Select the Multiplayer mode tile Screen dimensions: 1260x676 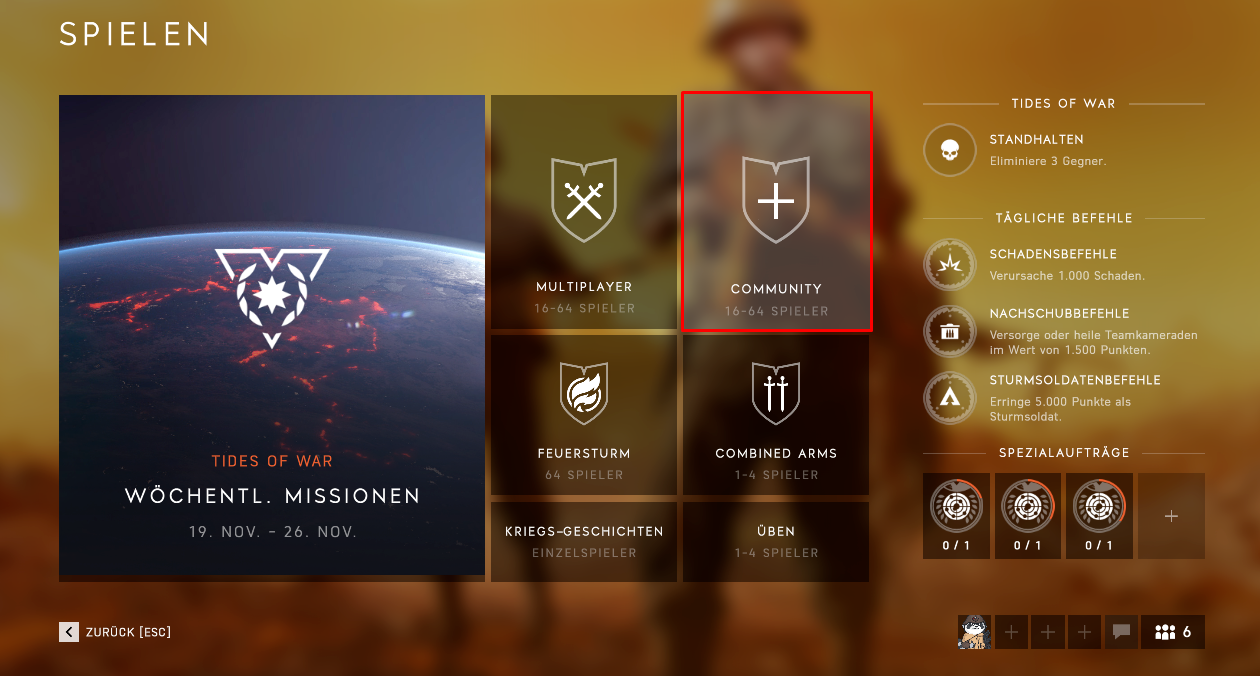[584, 213]
